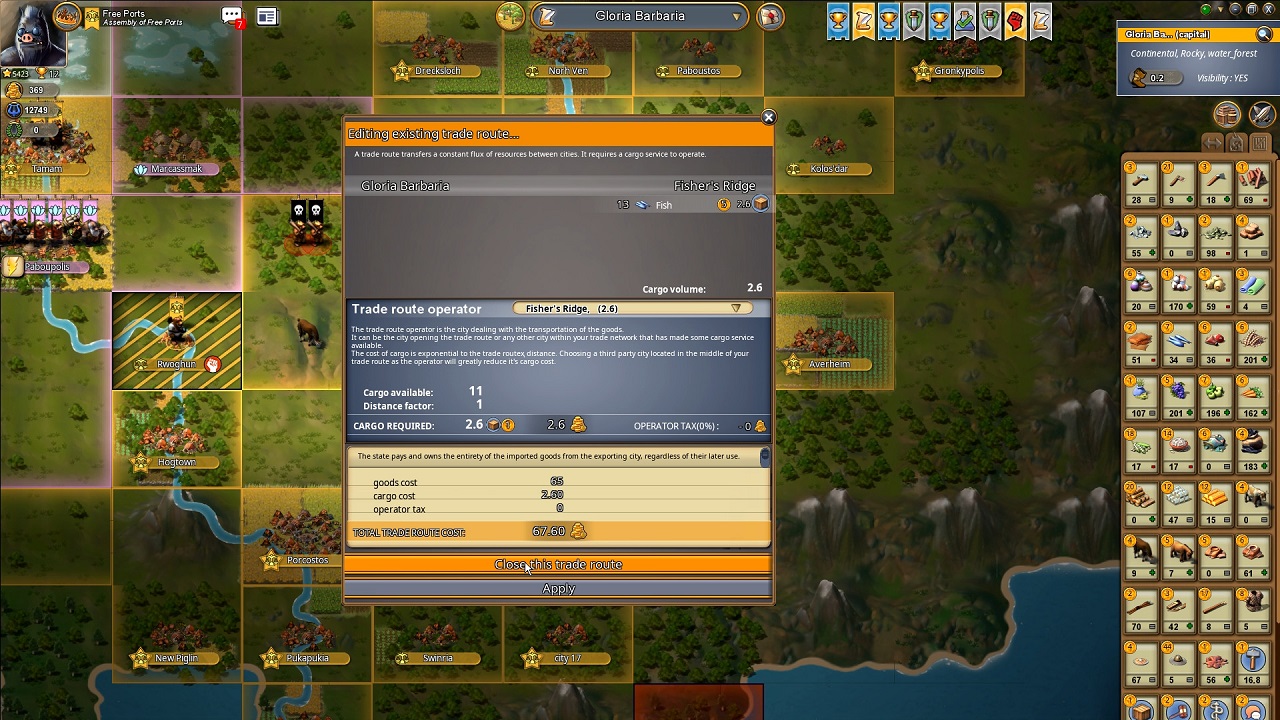Open the crossed swords military button
This screenshot has height=720, width=1280.
click(x=1262, y=114)
